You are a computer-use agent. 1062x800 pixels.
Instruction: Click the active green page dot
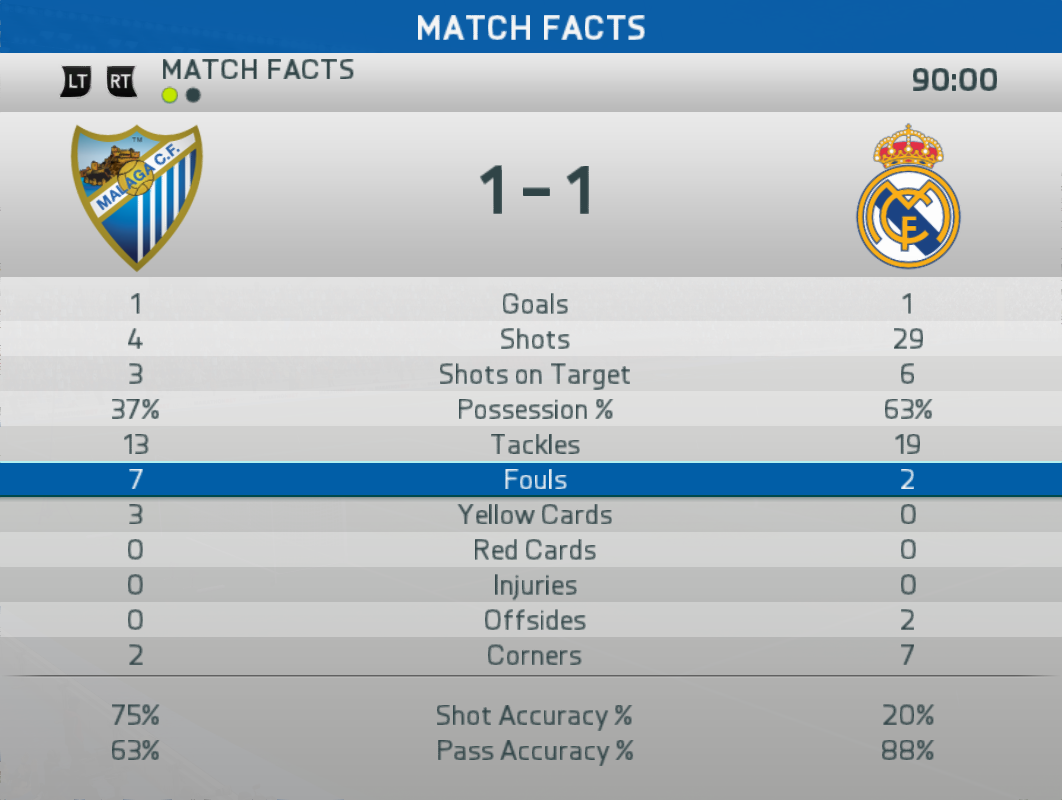pos(170,96)
